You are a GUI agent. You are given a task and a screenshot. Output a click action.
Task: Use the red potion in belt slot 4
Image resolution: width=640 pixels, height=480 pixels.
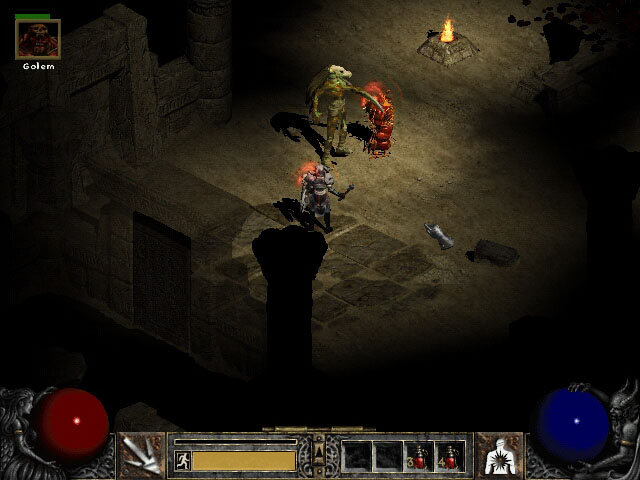450,457
